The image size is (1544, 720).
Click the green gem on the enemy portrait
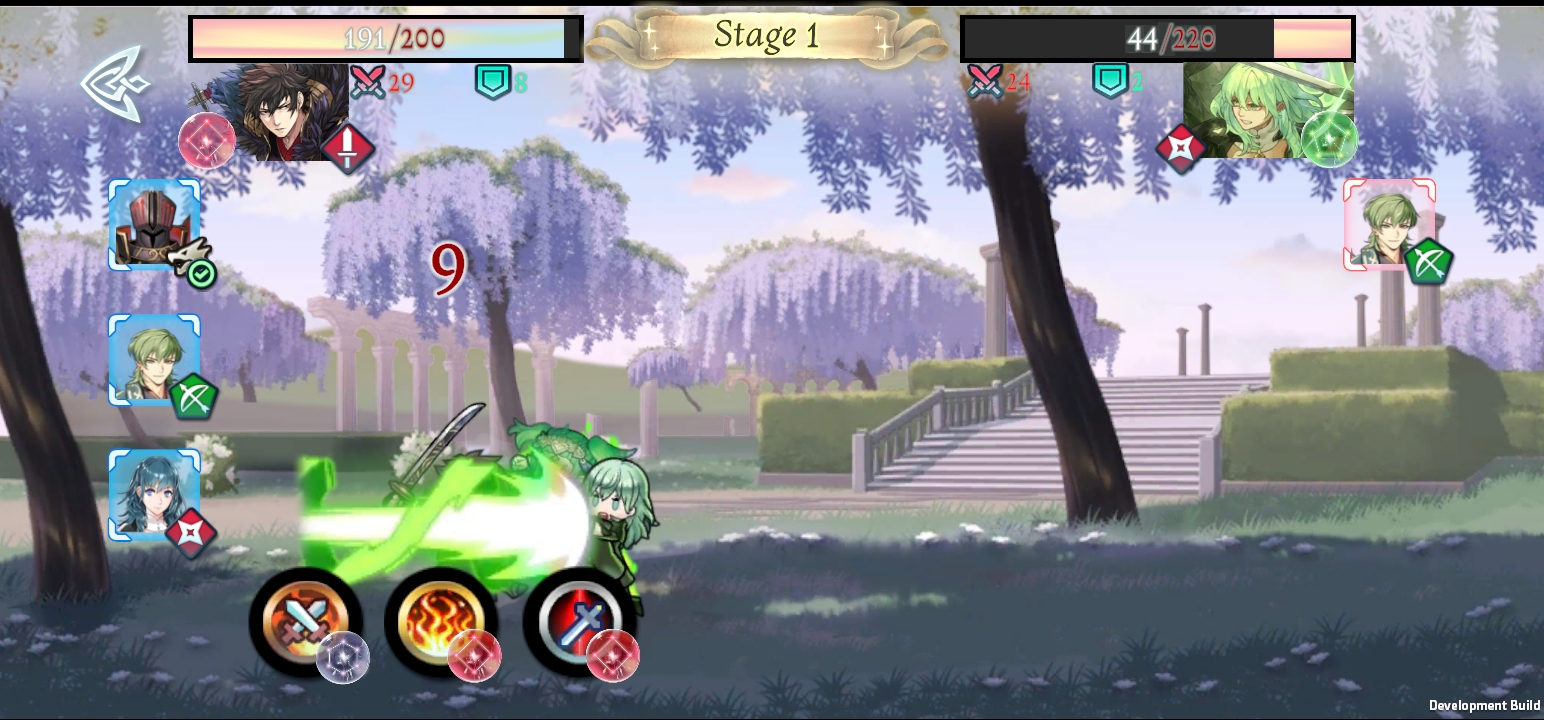pyautogui.click(x=1330, y=140)
